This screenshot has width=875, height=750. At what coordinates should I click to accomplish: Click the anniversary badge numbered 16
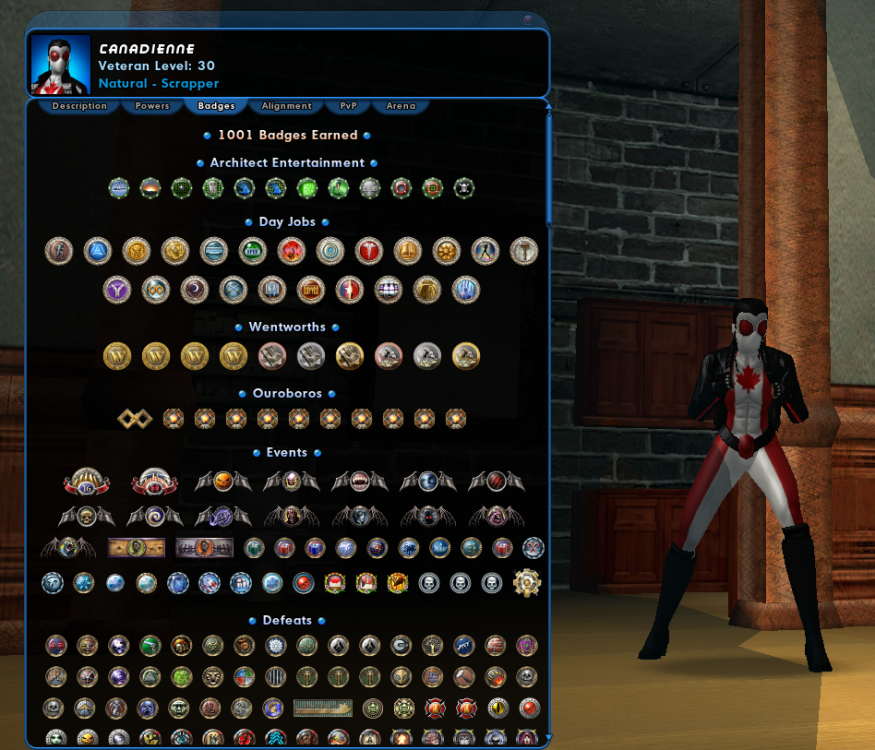point(86,483)
